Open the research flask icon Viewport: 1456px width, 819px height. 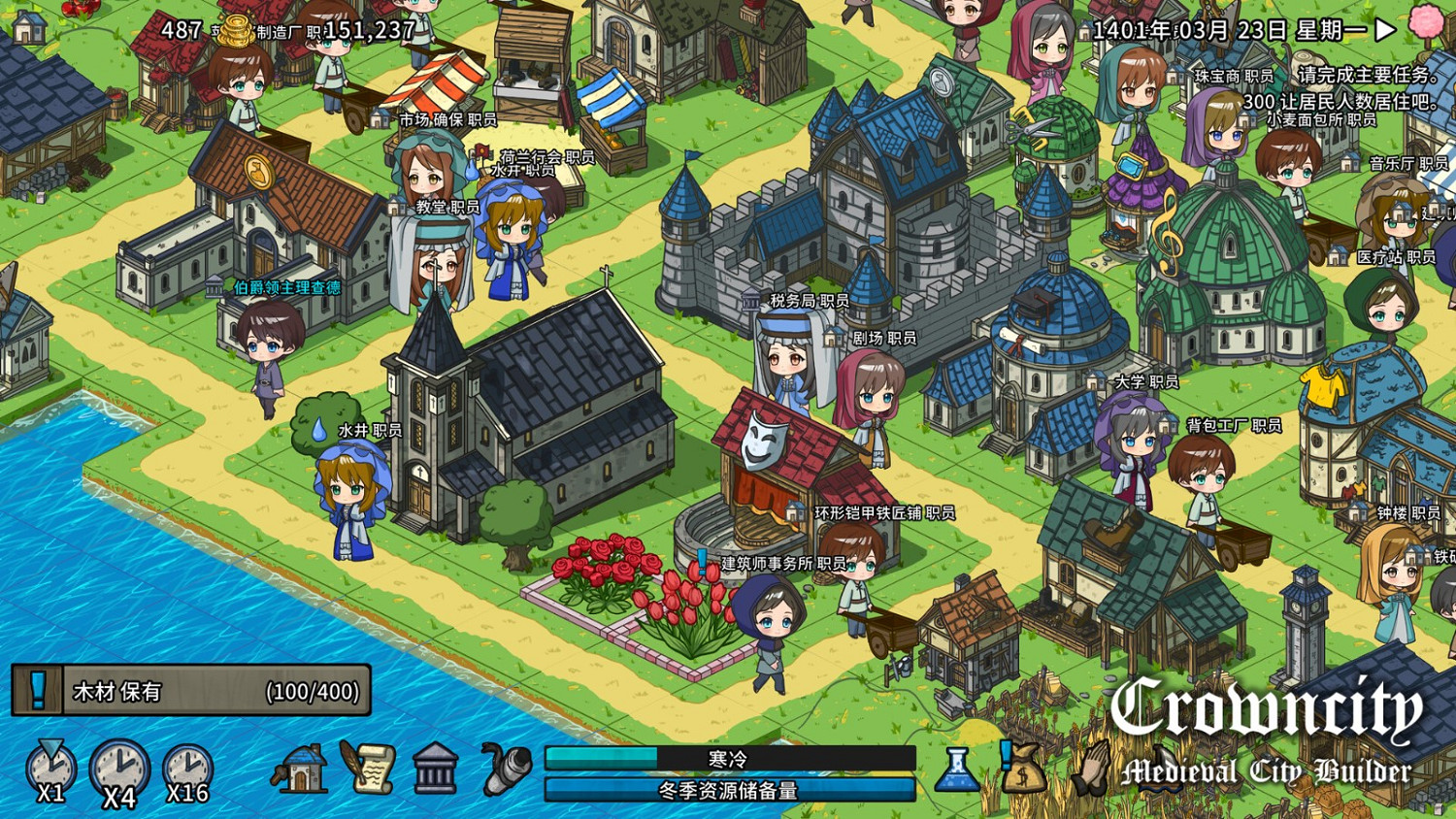click(955, 773)
